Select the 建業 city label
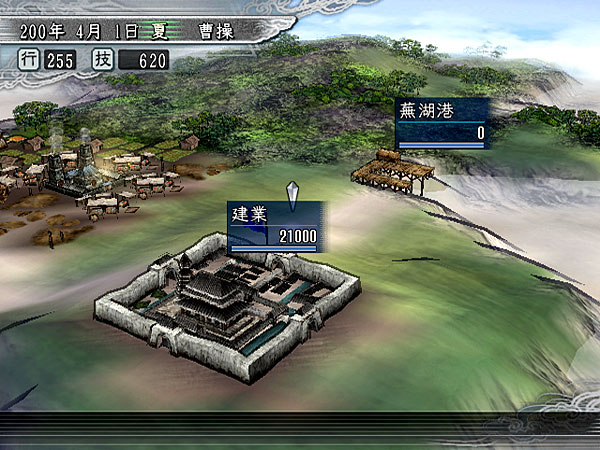 [274, 226]
